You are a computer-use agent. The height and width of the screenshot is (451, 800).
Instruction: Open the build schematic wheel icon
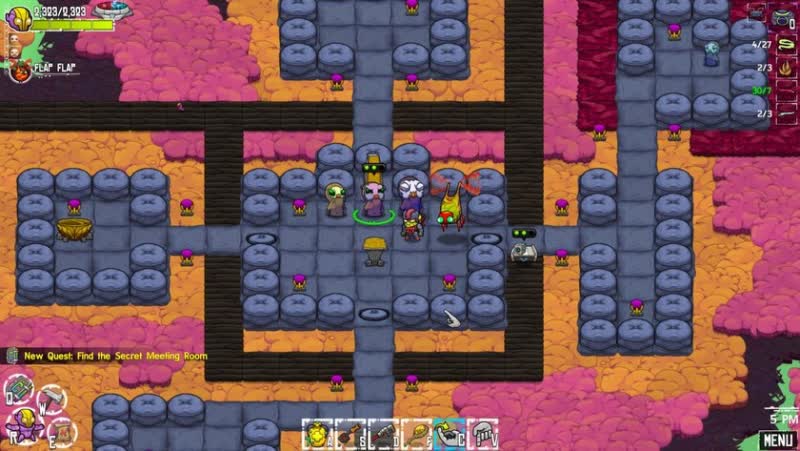[18, 393]
